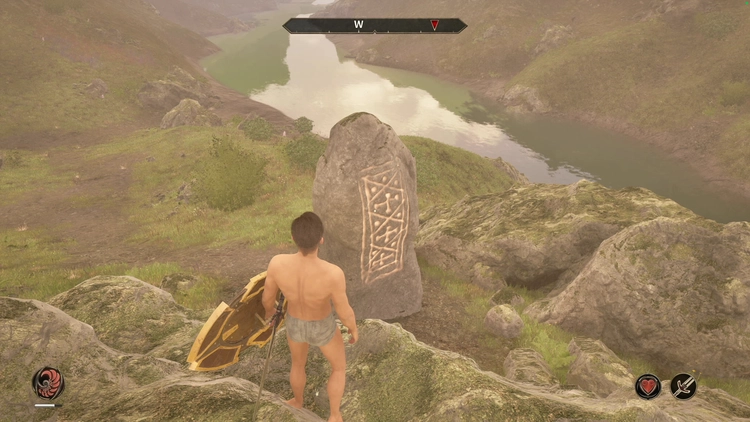This screenshot has height=422, width=750.
Task: Click the compass bar showing W
Action: 374,25
